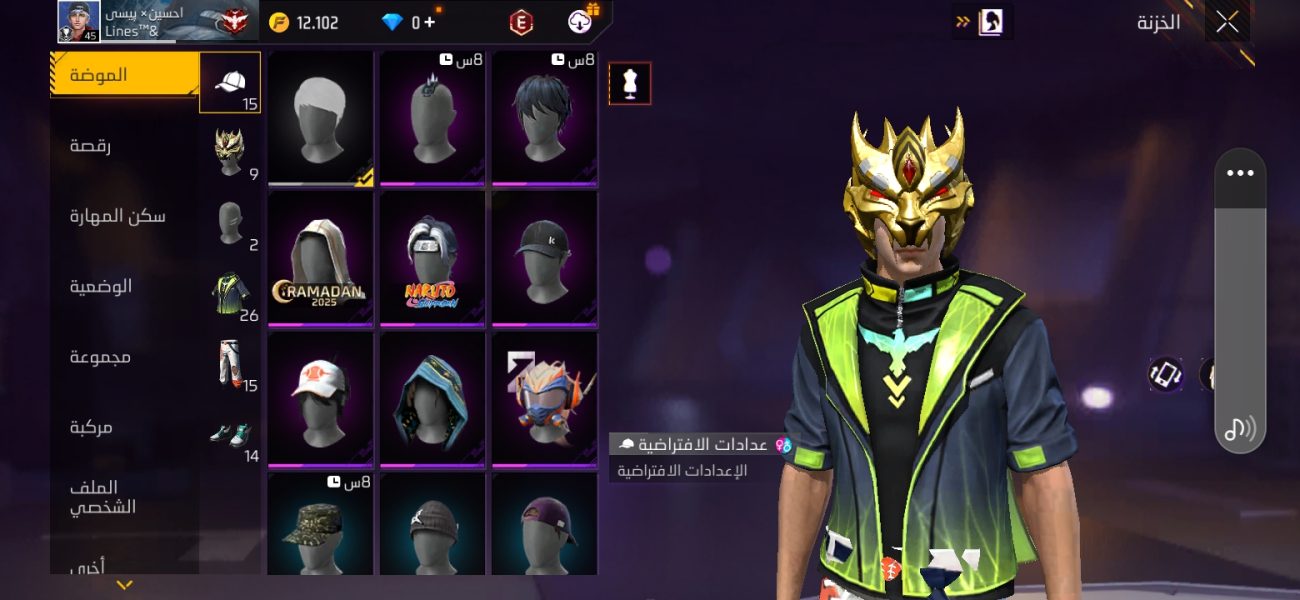The image size is (1300, 600).
Task: Click the mannequin outfit preview icon
Action: coord(630,84)
